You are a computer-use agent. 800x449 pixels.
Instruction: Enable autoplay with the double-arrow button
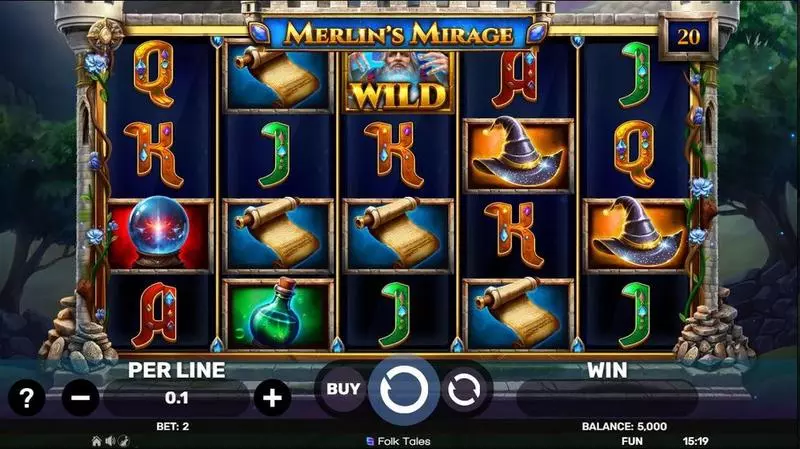(x=464, y=391)
